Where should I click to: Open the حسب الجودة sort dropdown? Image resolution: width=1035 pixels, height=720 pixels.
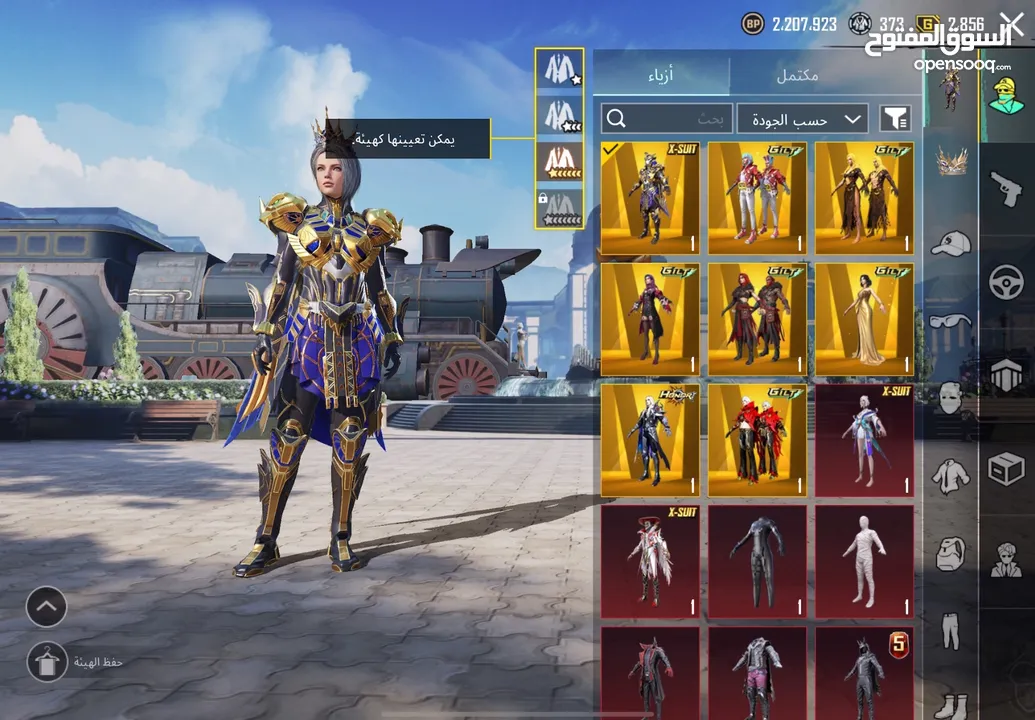[802, 119]
